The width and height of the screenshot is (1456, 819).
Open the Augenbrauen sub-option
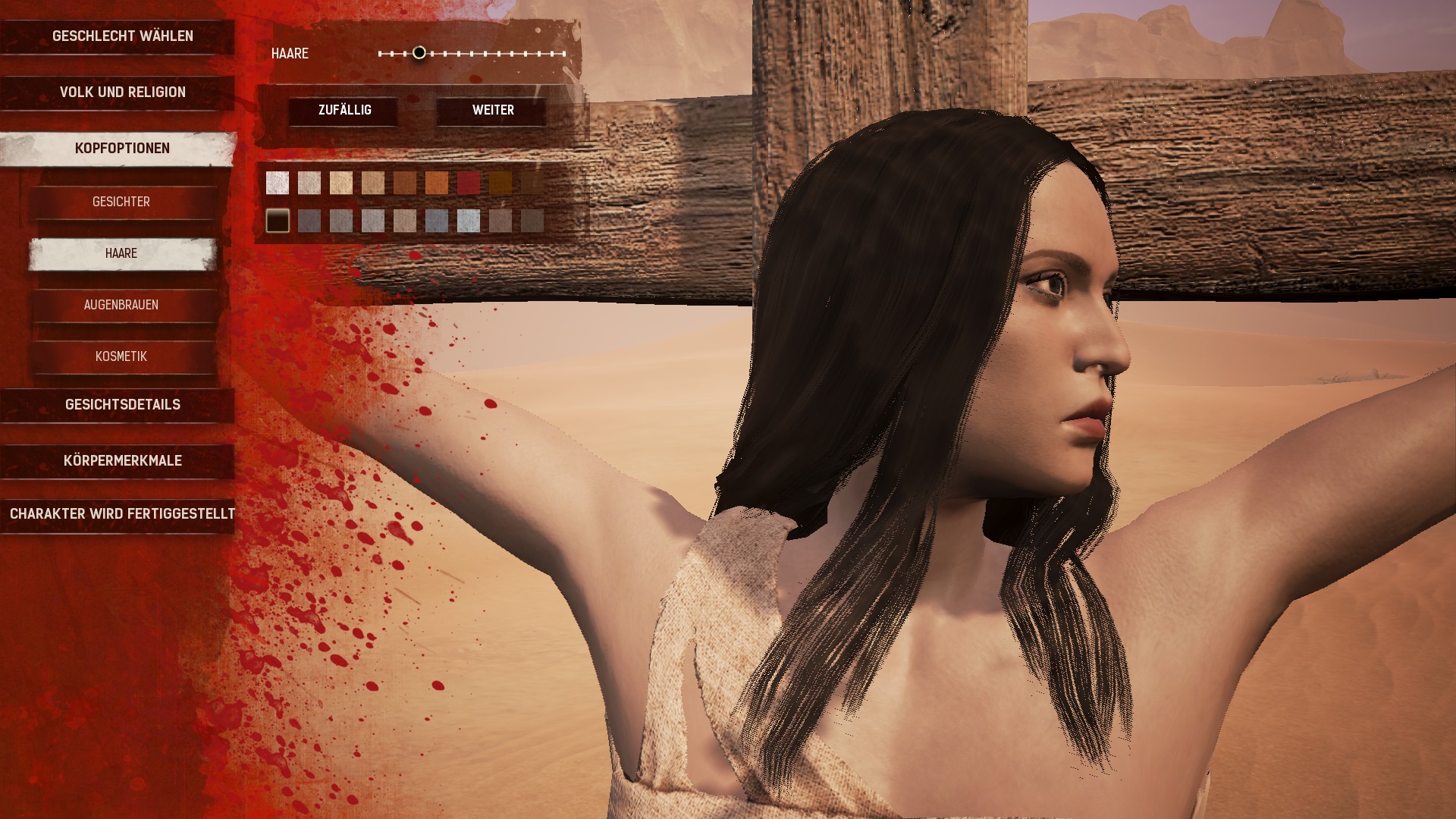tap(121, 305)
